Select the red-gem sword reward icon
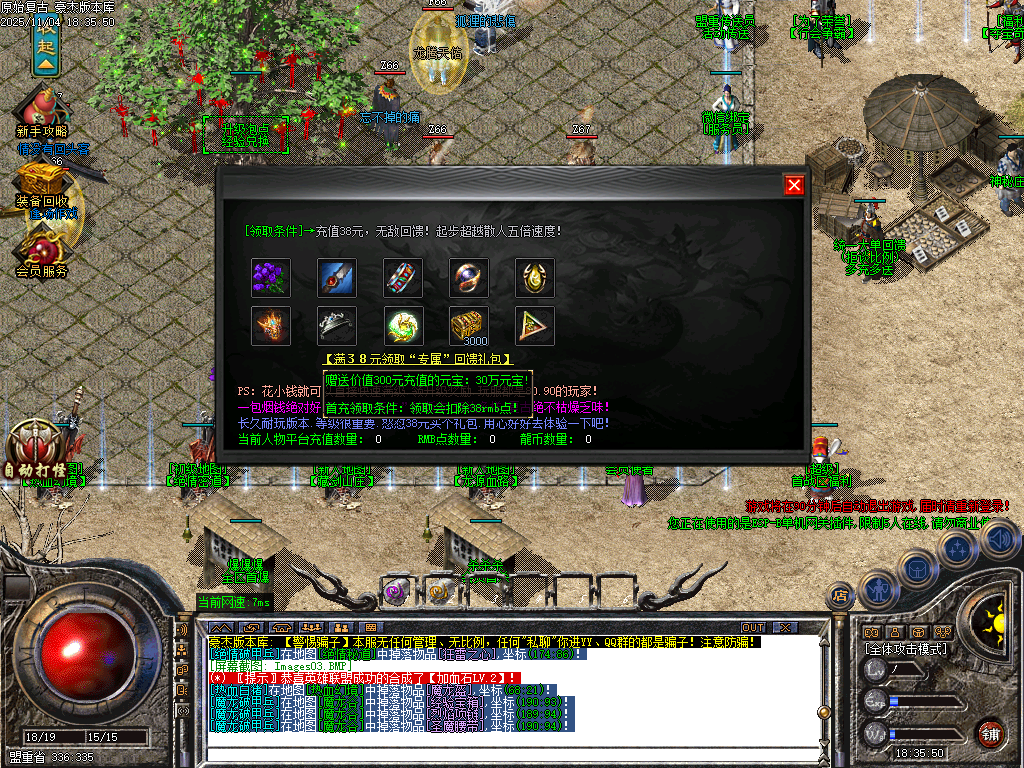 click(x=337, y=277)
